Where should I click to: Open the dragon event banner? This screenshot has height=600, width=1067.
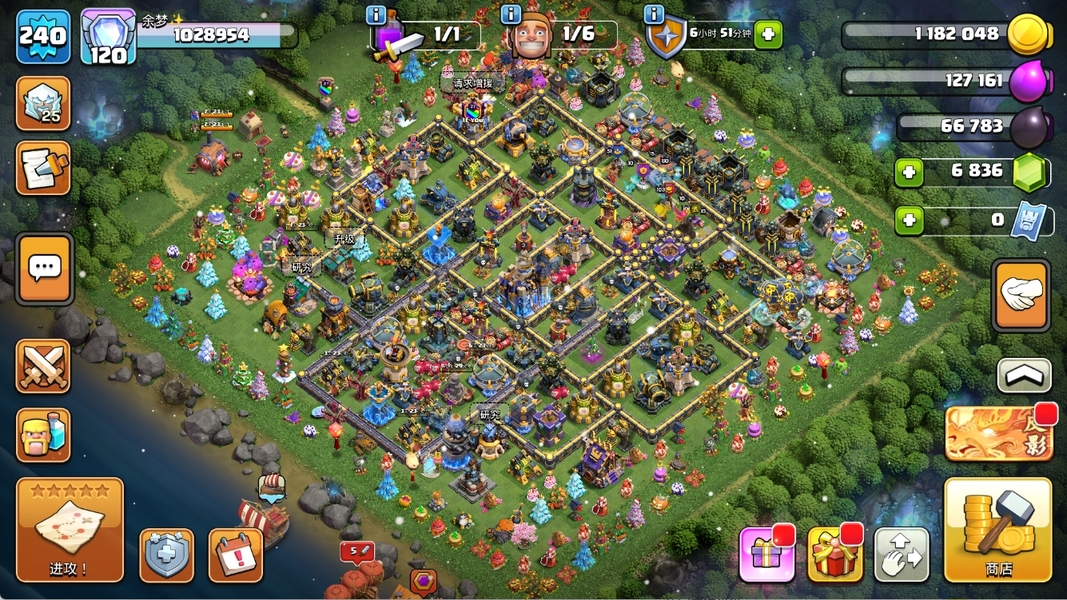point(998,432)
